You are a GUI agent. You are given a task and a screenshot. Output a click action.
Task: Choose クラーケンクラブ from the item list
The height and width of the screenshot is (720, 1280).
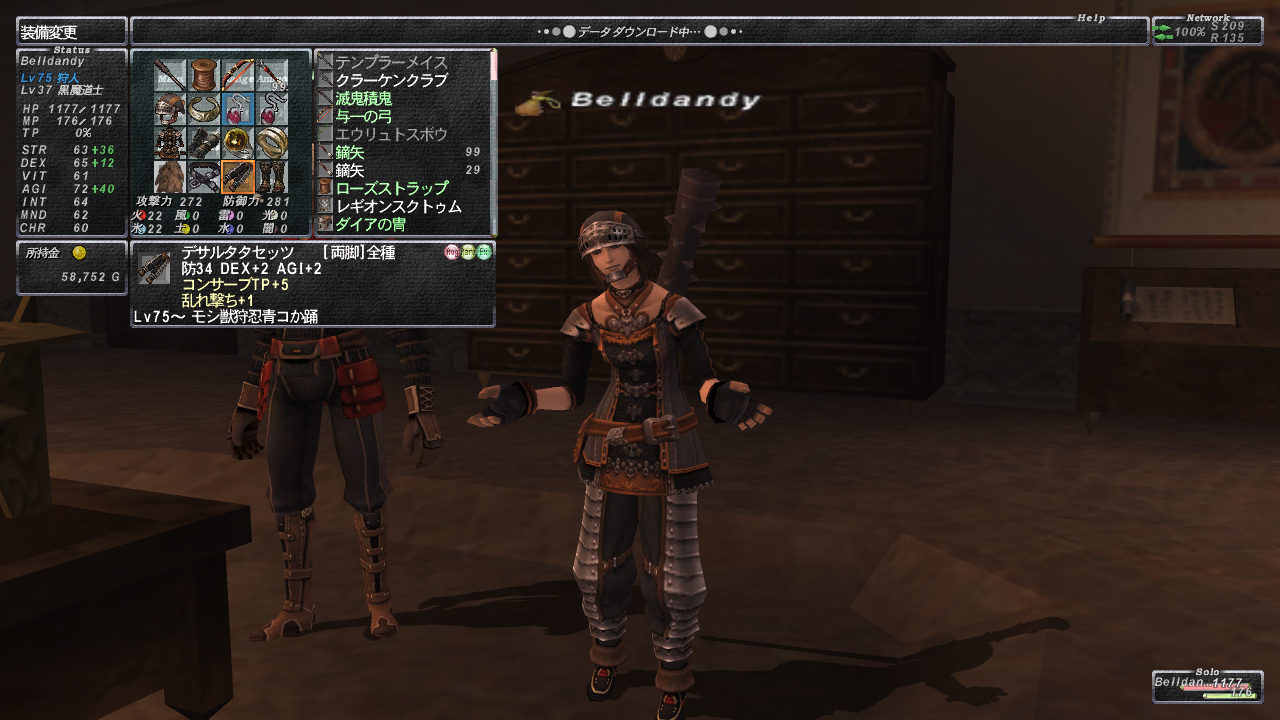392,80
